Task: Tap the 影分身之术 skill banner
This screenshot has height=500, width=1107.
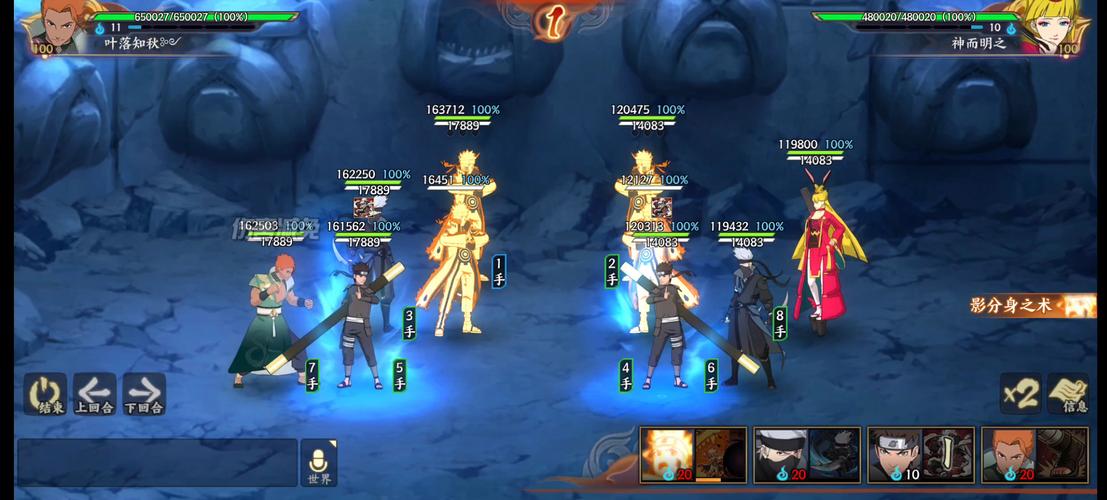Action: [x=1030, y=306]
